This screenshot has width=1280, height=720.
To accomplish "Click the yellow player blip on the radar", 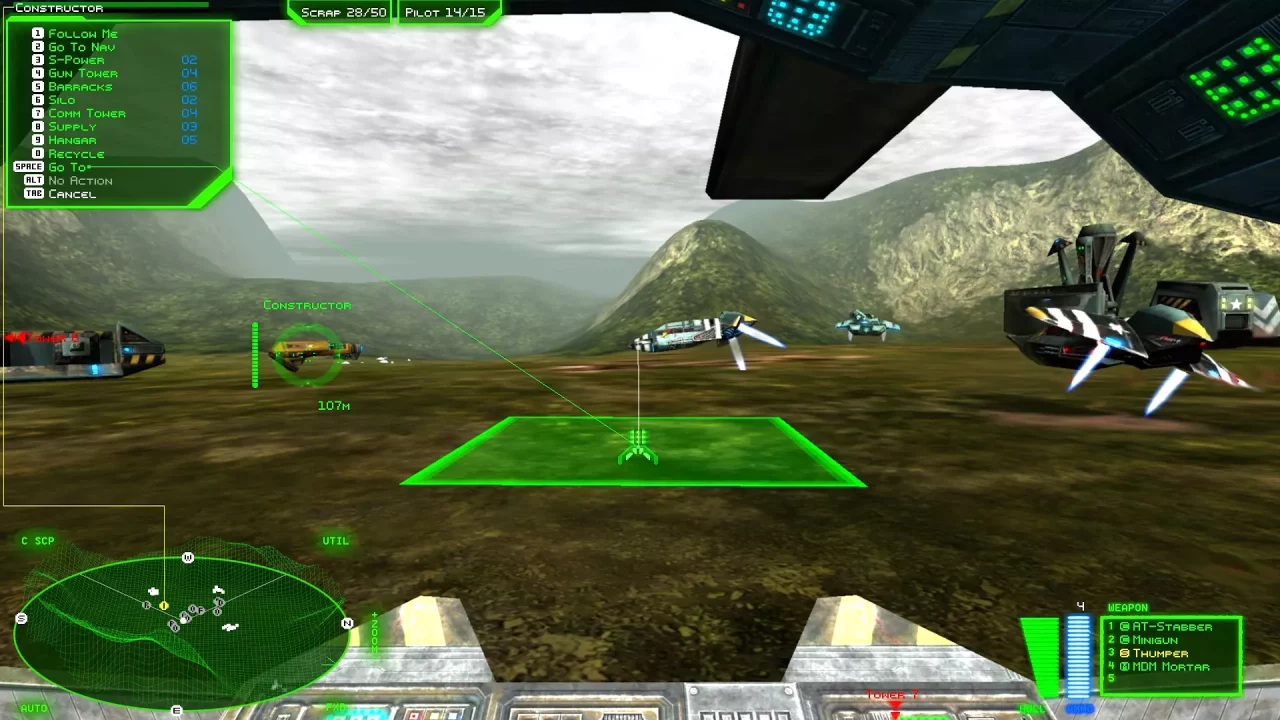I will [162, 605].
